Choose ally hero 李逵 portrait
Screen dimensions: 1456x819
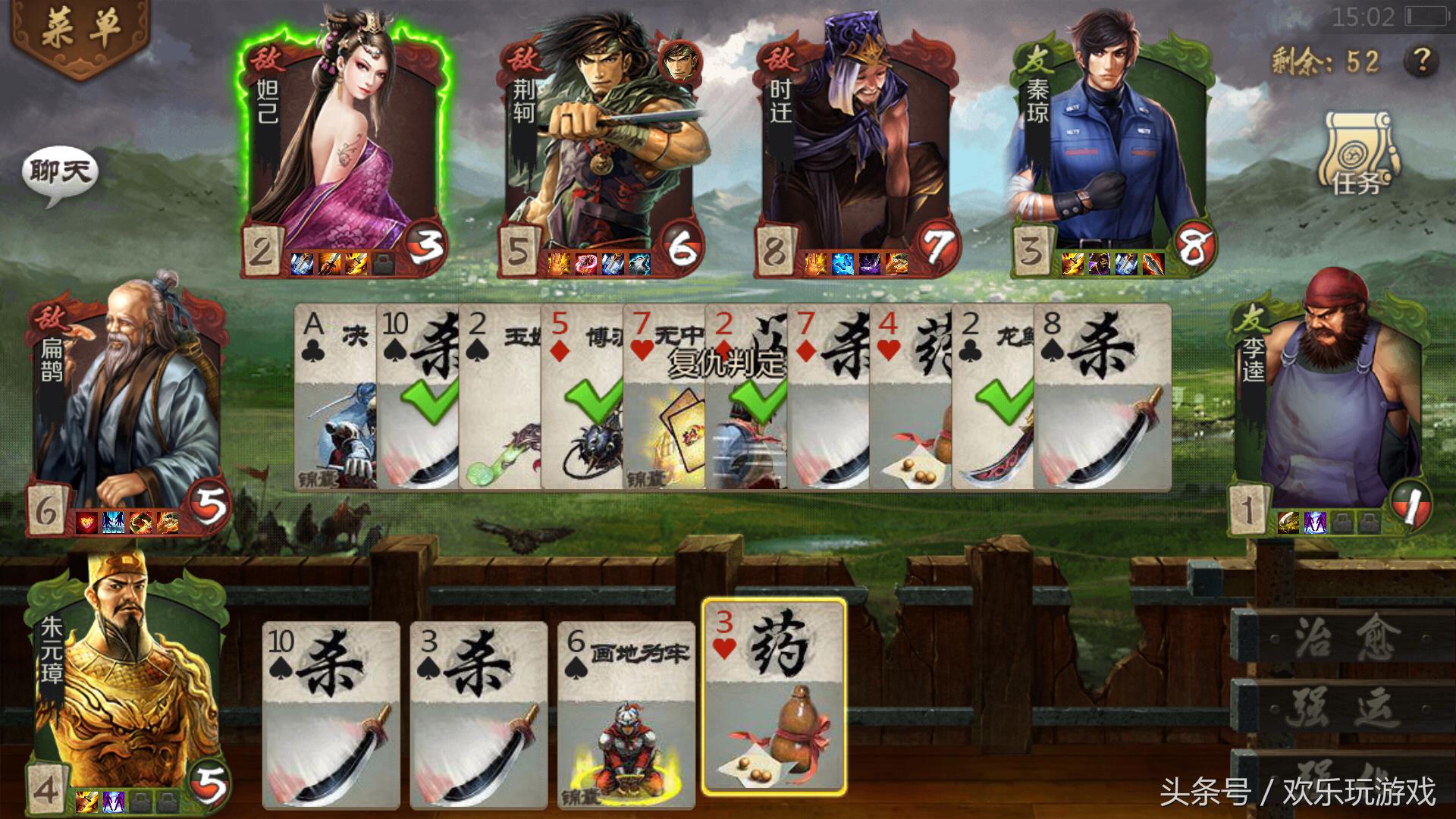1327,402
